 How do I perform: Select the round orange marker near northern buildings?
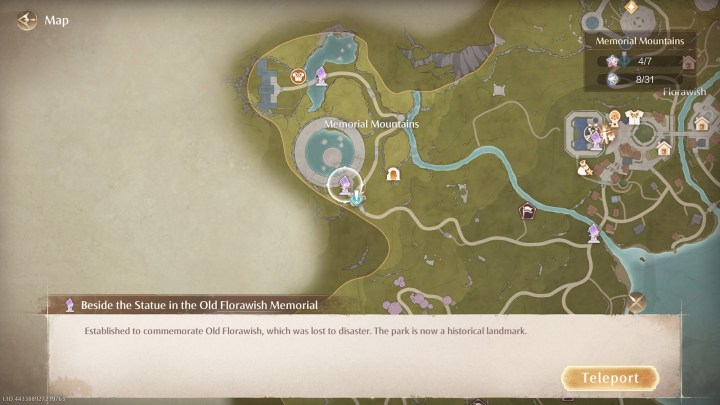pyautogui.click(x=297, y=75)
